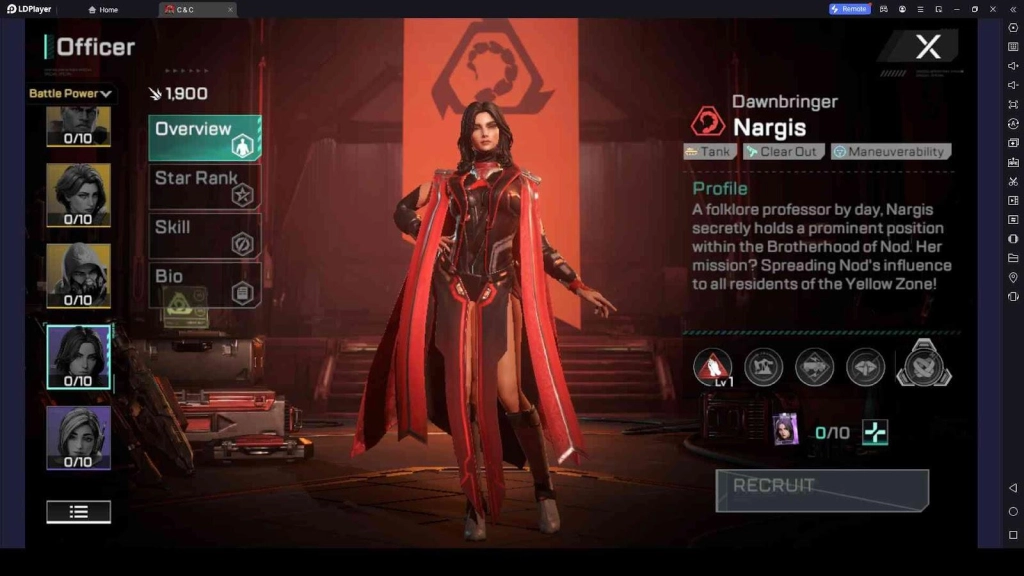Click the Maneuverability trait tag

click(x=890, y=152)
